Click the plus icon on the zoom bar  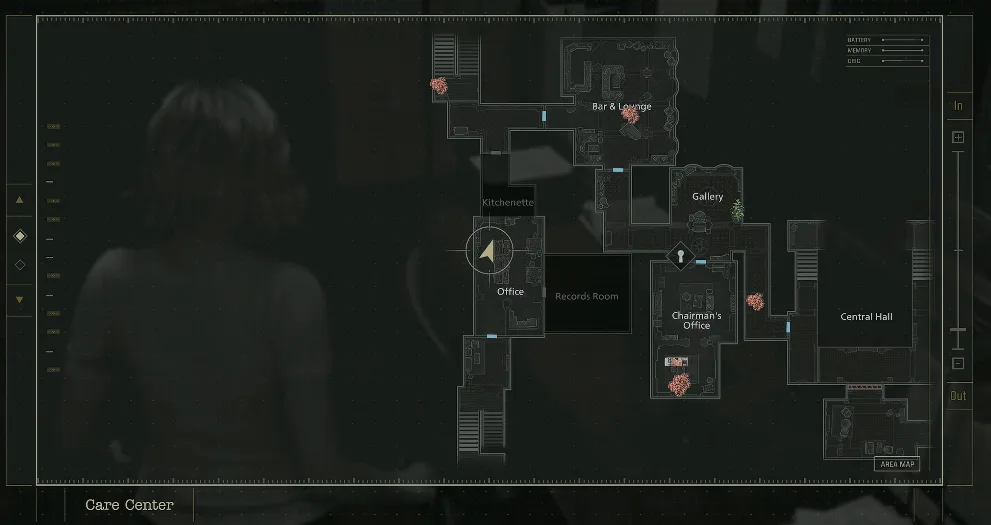click(958, 137)
